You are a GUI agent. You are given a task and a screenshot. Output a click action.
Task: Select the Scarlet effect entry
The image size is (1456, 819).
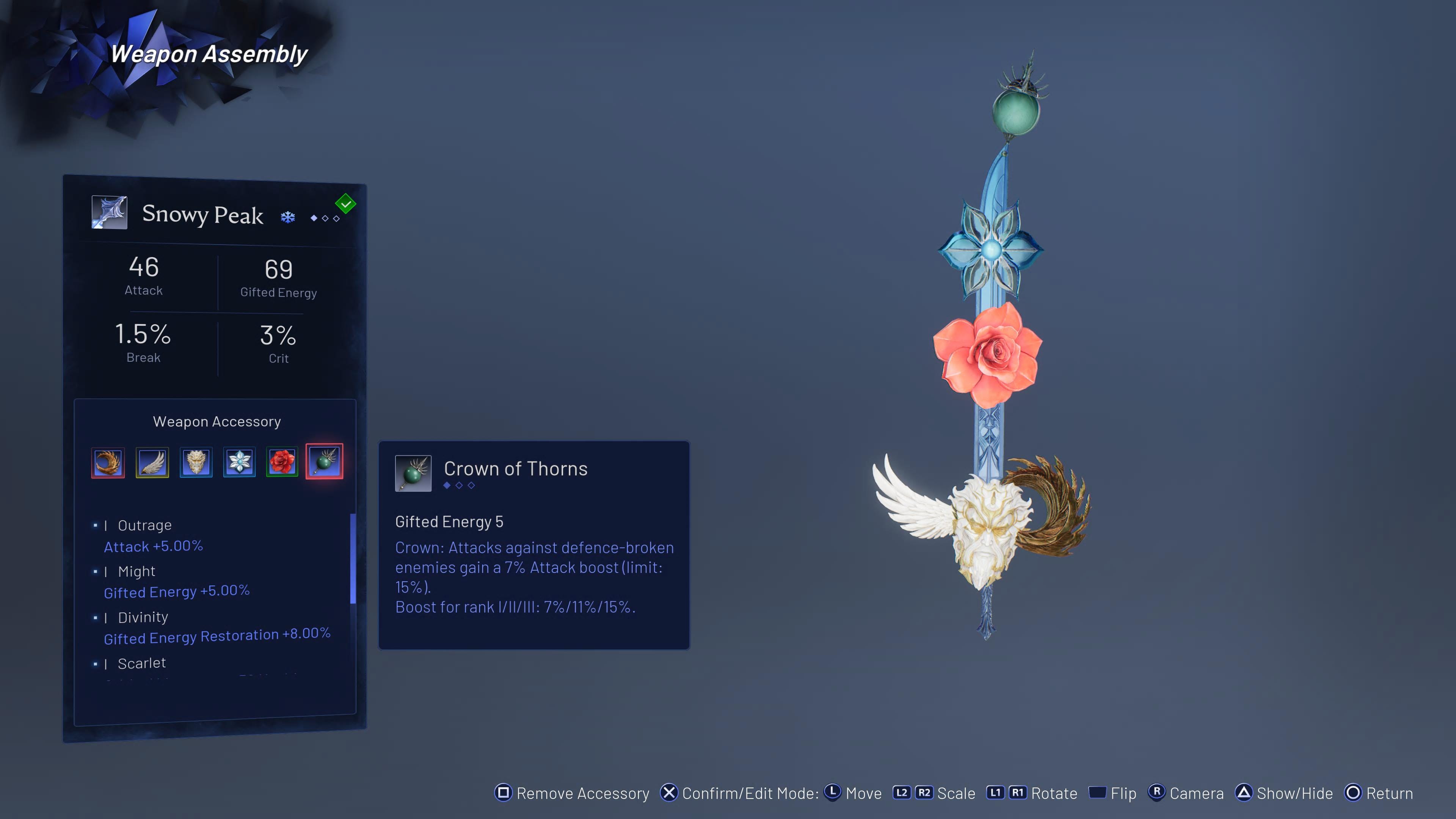pyautogui.click(x=142, y=663)
